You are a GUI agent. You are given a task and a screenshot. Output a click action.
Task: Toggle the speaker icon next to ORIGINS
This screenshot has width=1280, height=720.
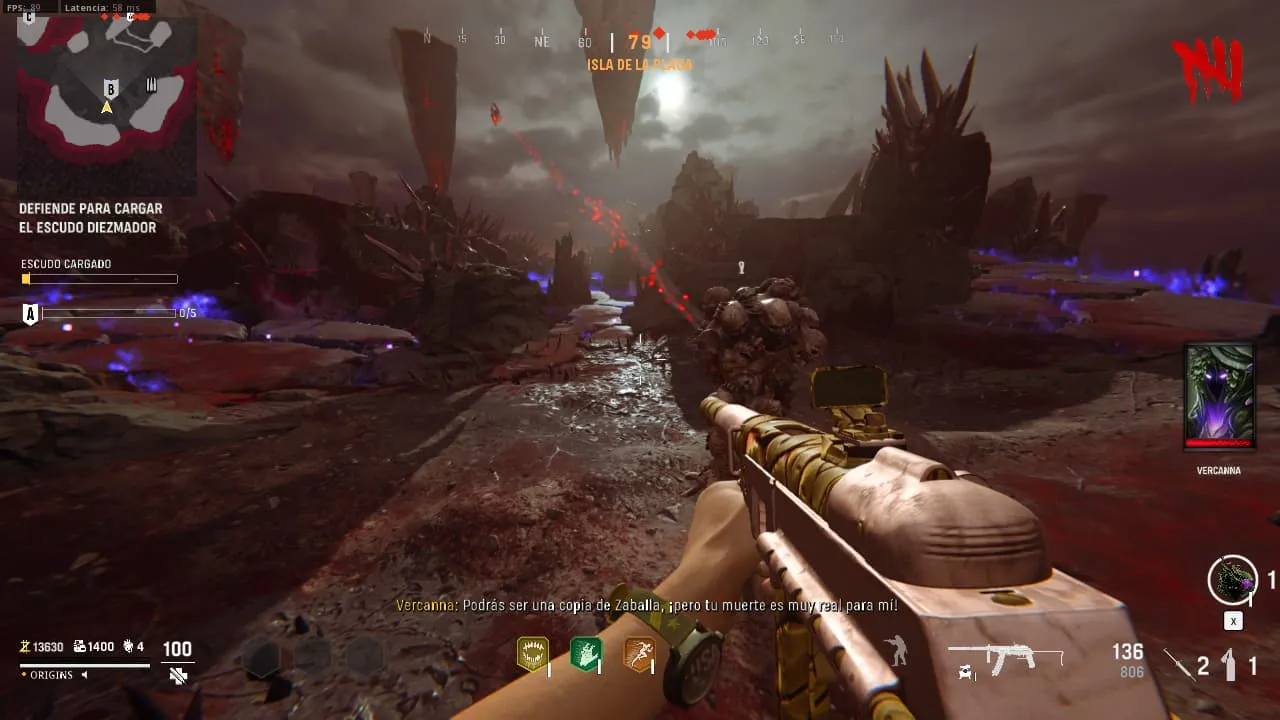click(x=84, y=675)
